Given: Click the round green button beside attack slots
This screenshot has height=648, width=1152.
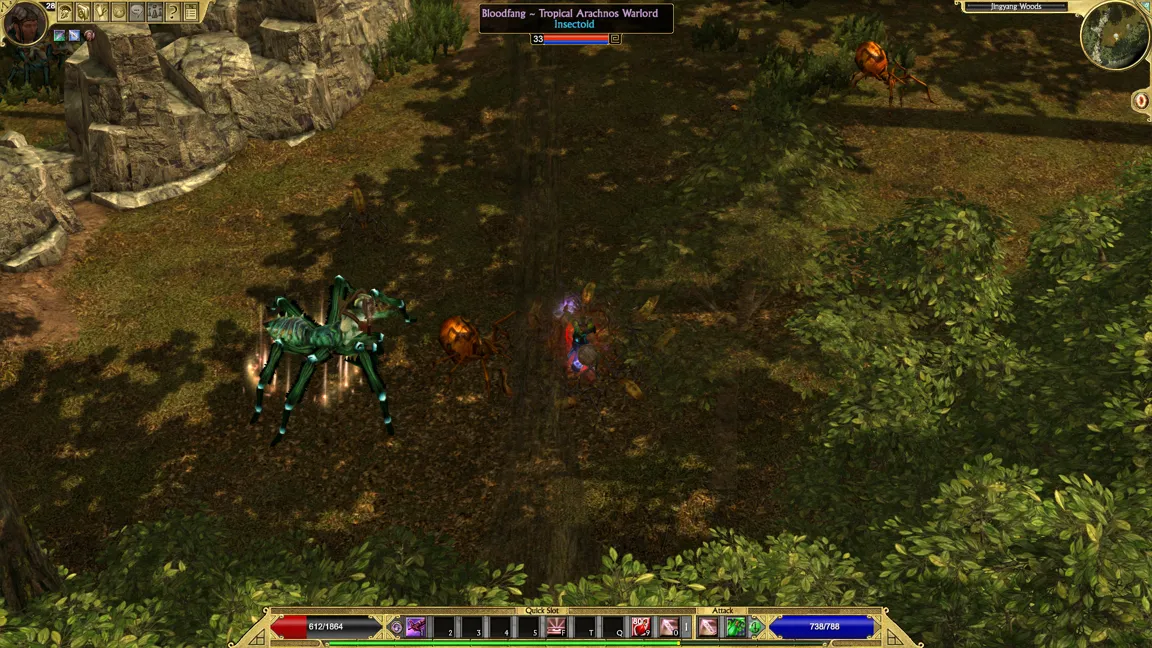Looking at the screenshot, I should point(757,627).
